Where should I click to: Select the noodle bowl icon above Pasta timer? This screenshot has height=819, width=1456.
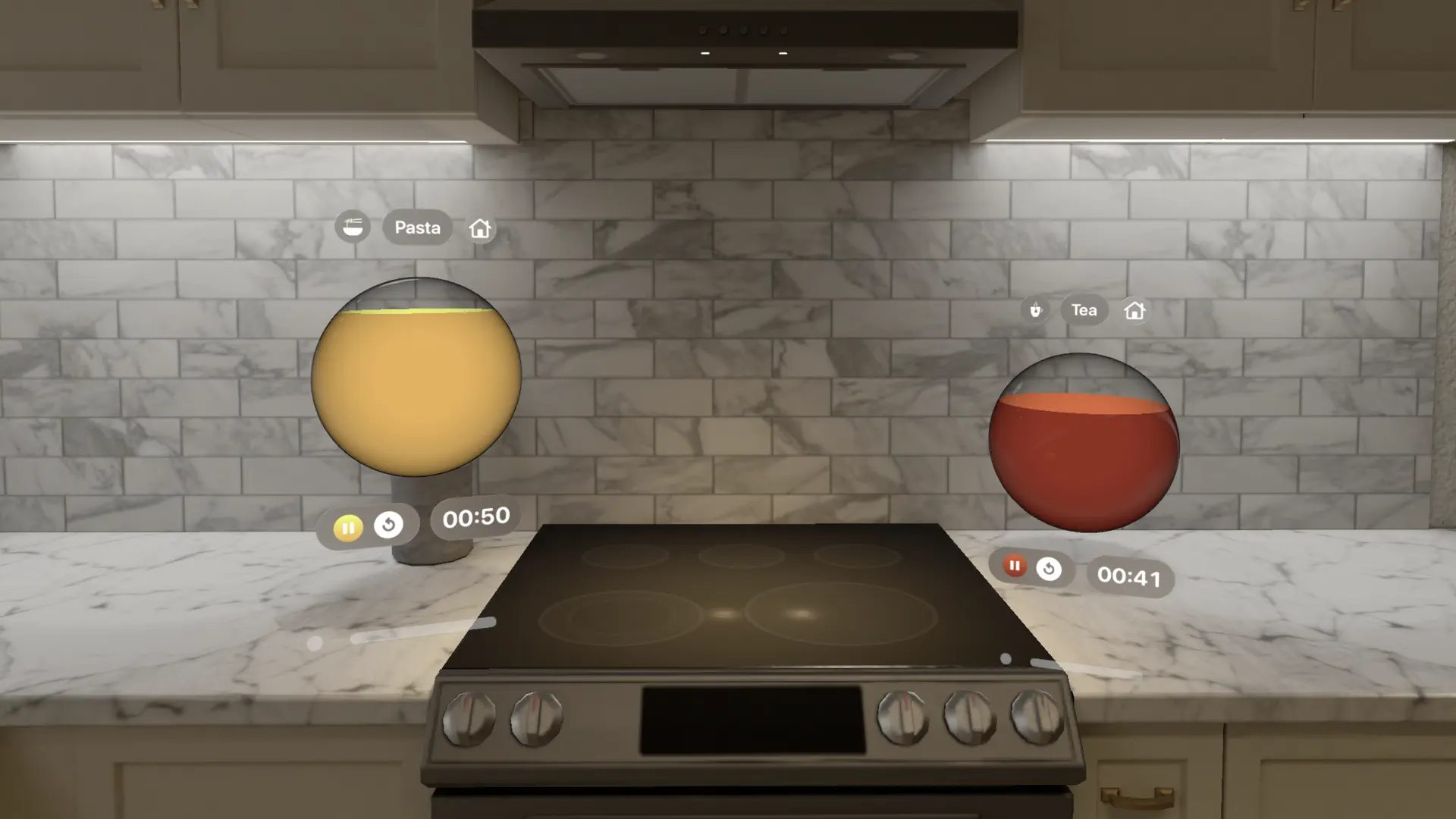(353, 227)
